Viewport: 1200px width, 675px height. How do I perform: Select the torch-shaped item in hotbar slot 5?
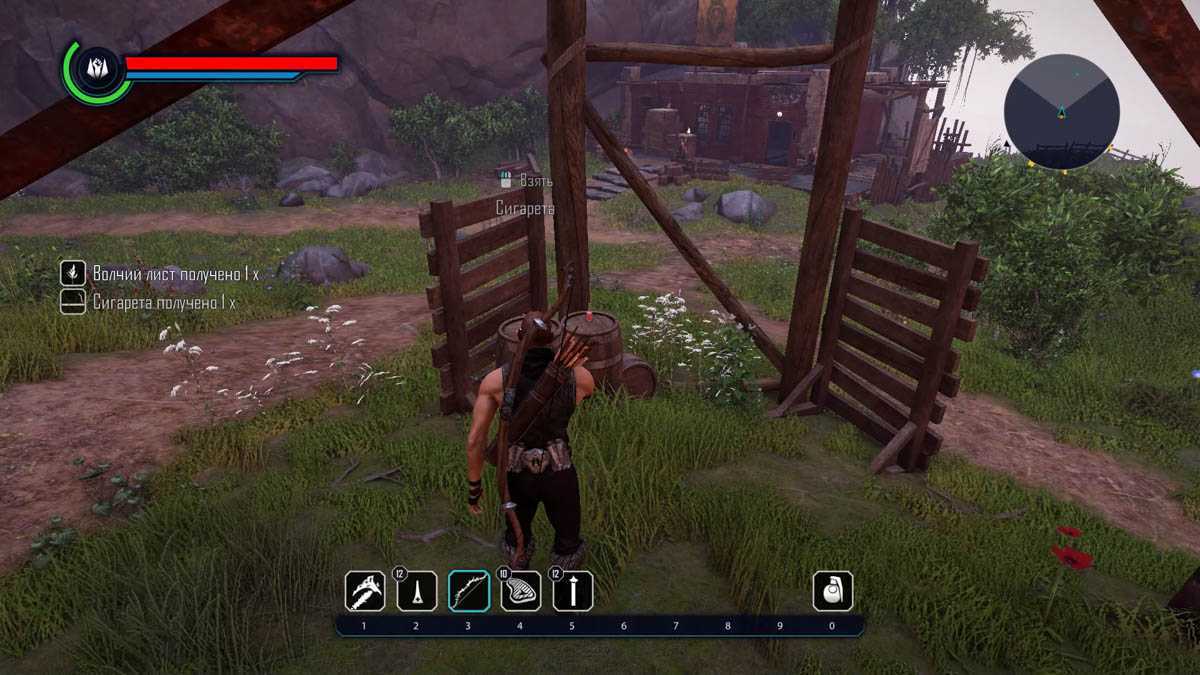click(x=573, y=591)
